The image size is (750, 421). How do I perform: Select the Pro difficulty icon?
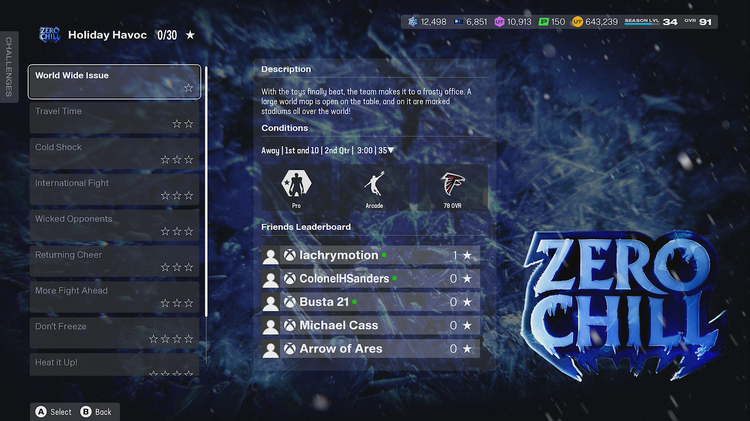(x=296, y=187)
